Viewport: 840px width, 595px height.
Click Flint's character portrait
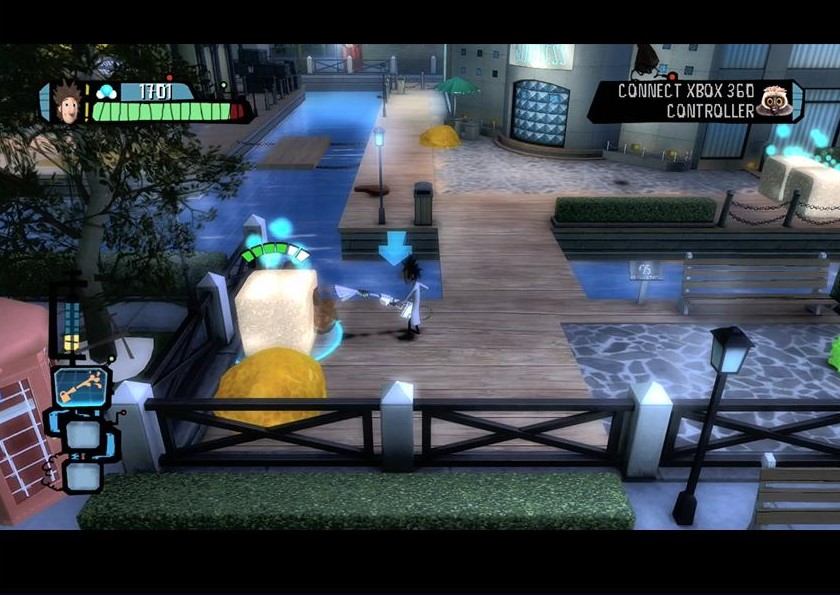tap(65, 103)
